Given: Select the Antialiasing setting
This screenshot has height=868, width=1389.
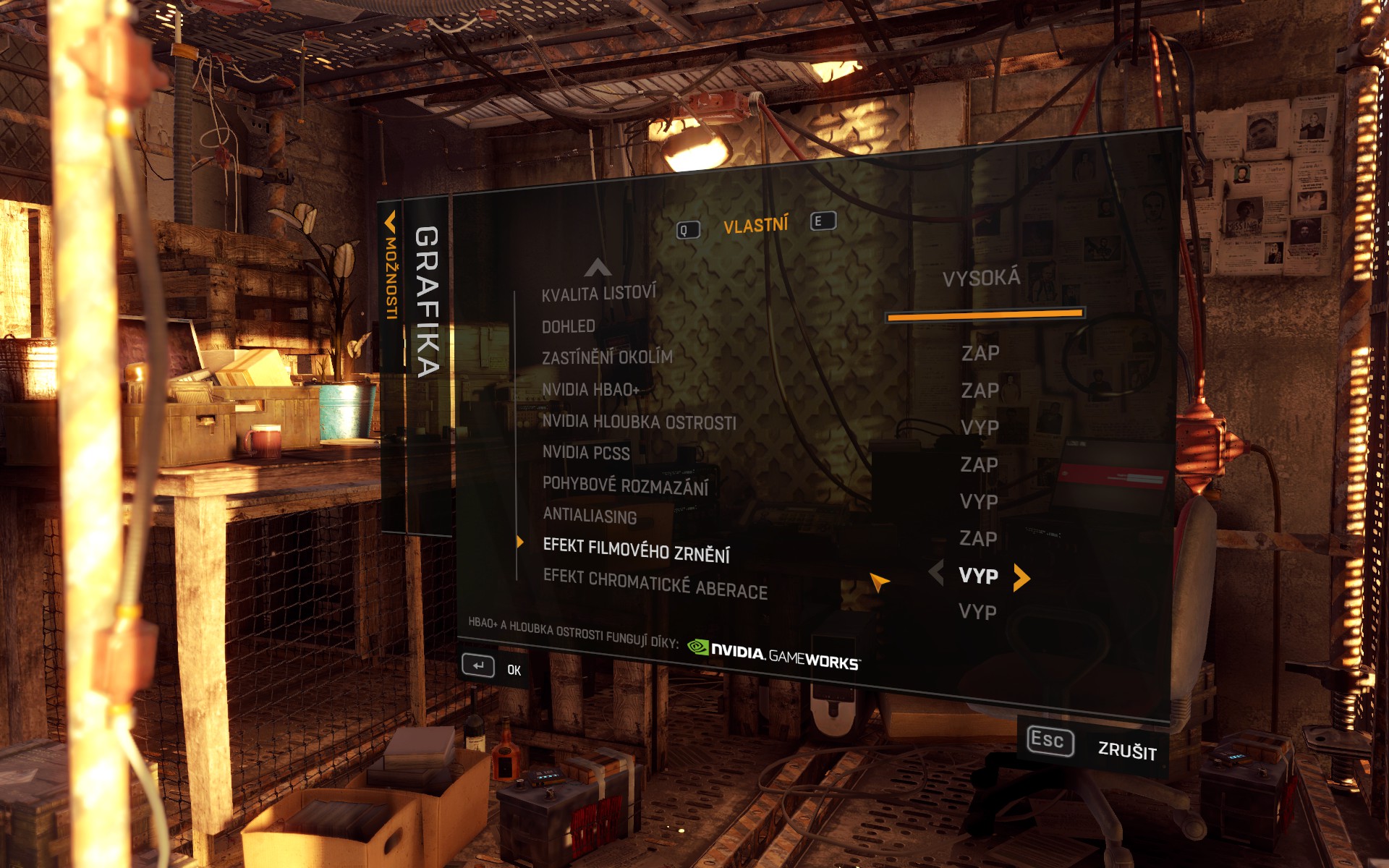Looking at the screenshot, I should [x=590, y=516].
